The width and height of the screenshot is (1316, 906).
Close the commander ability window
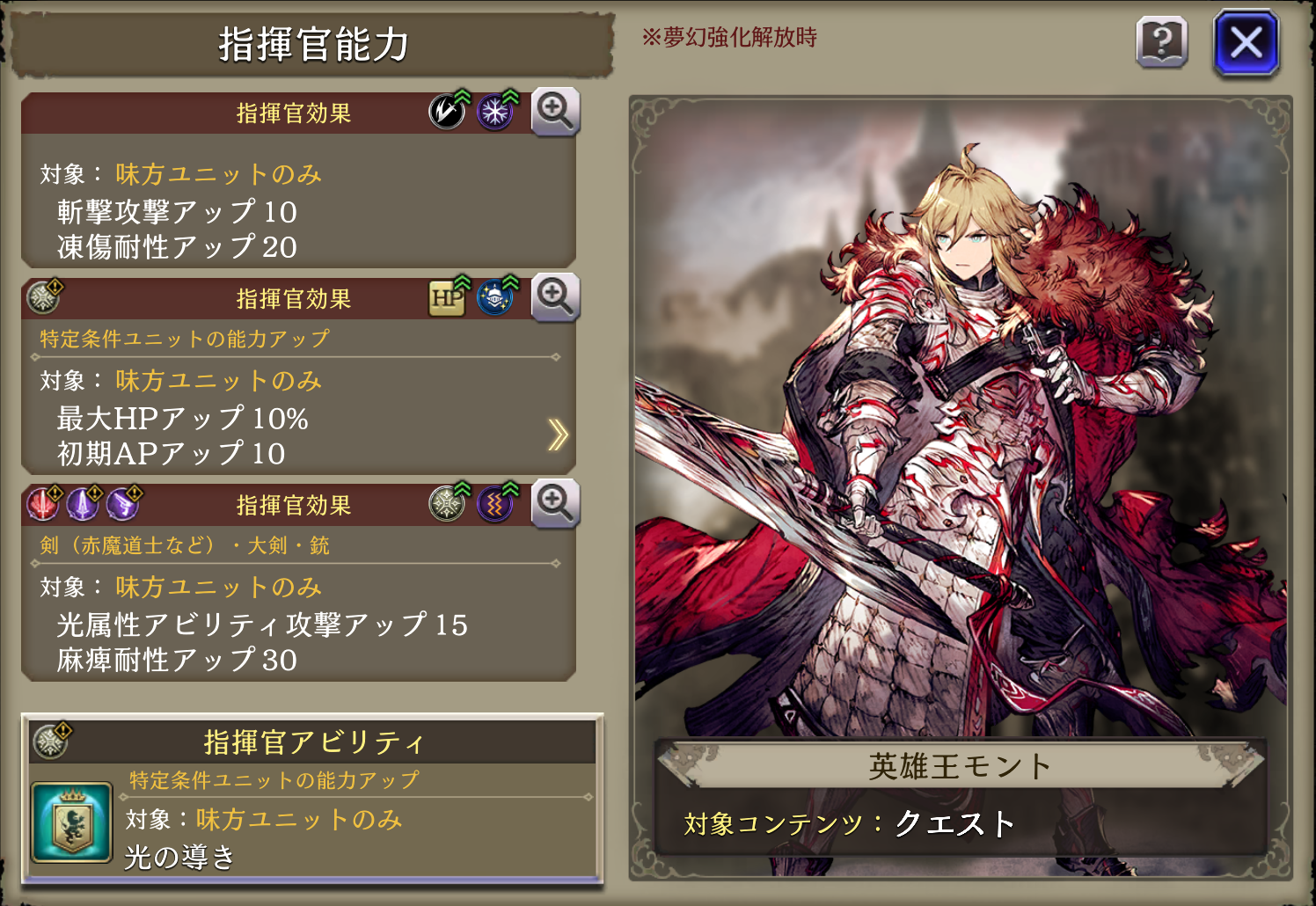[x=1246, y=41]
